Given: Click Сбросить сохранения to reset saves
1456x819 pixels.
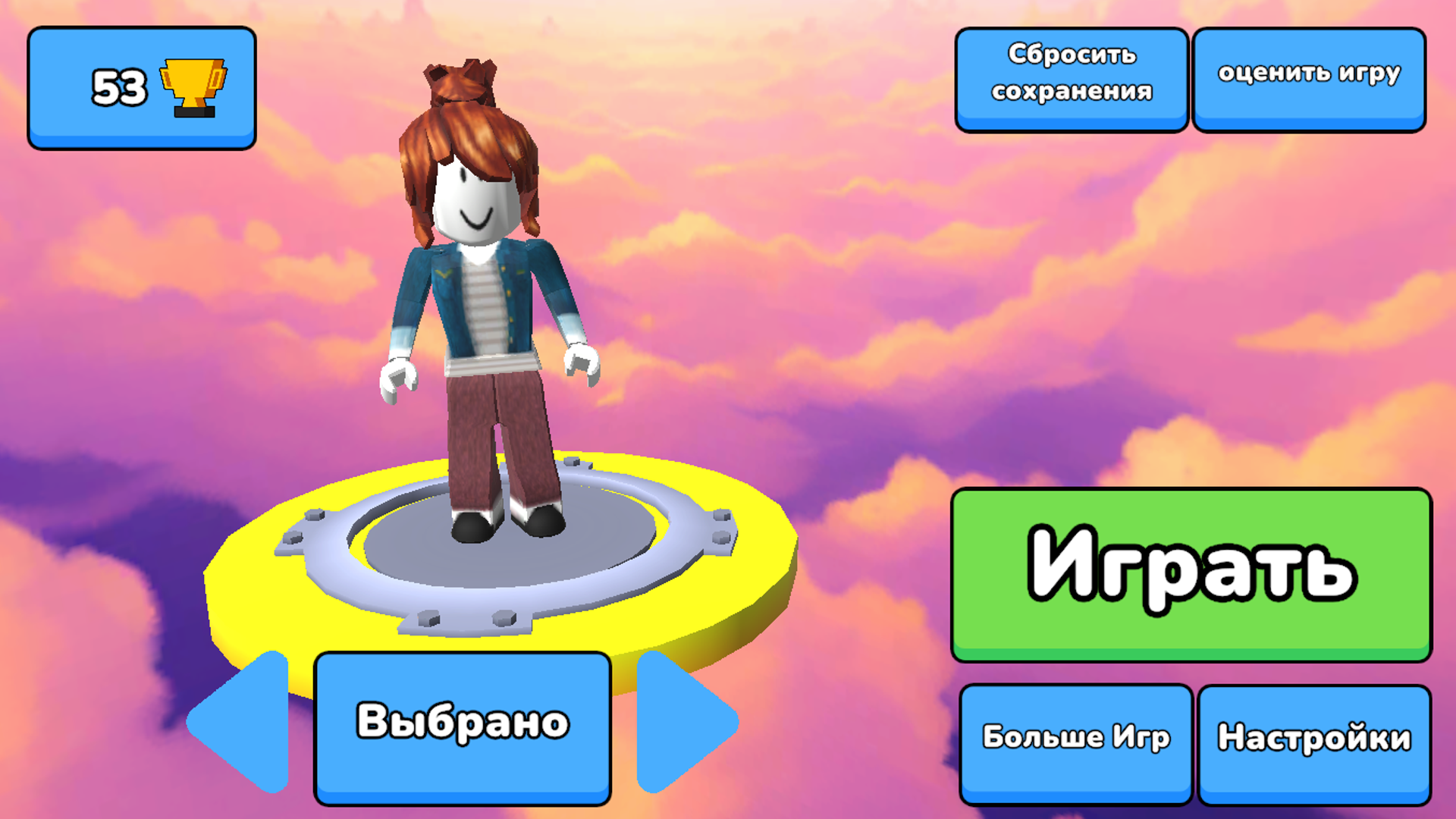Looking at the screenshot, I should [x=1072, y=78].
